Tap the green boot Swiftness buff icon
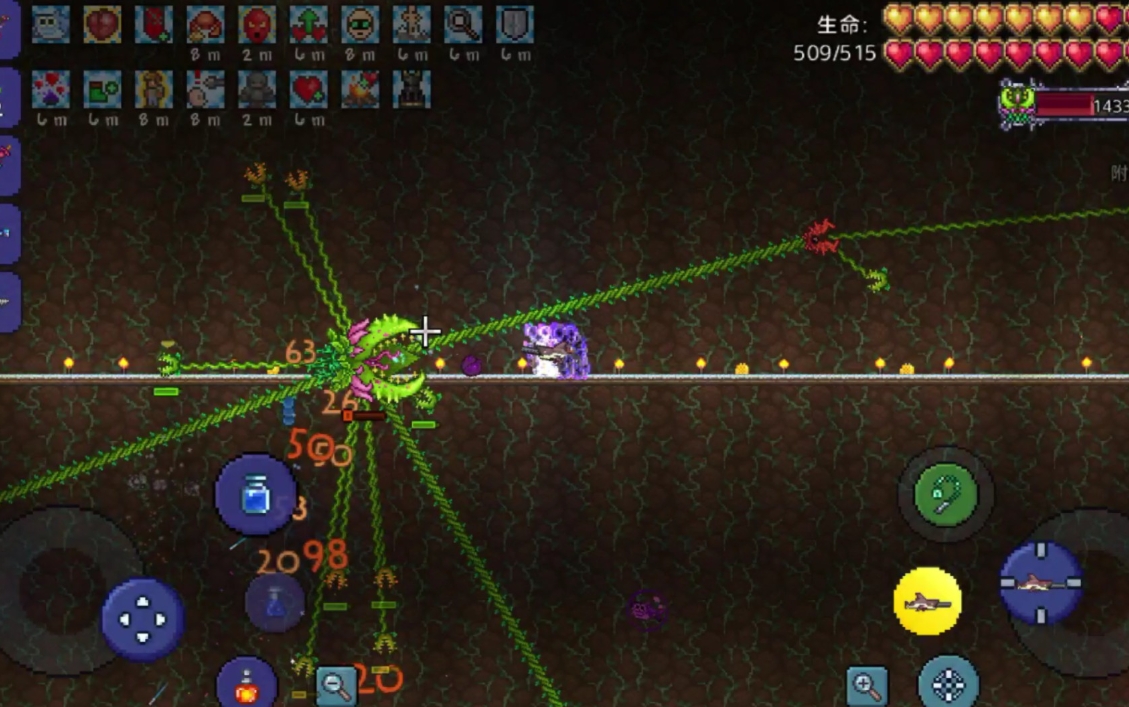This screenshot has height=707, width=1129. [x=102, y=89]
